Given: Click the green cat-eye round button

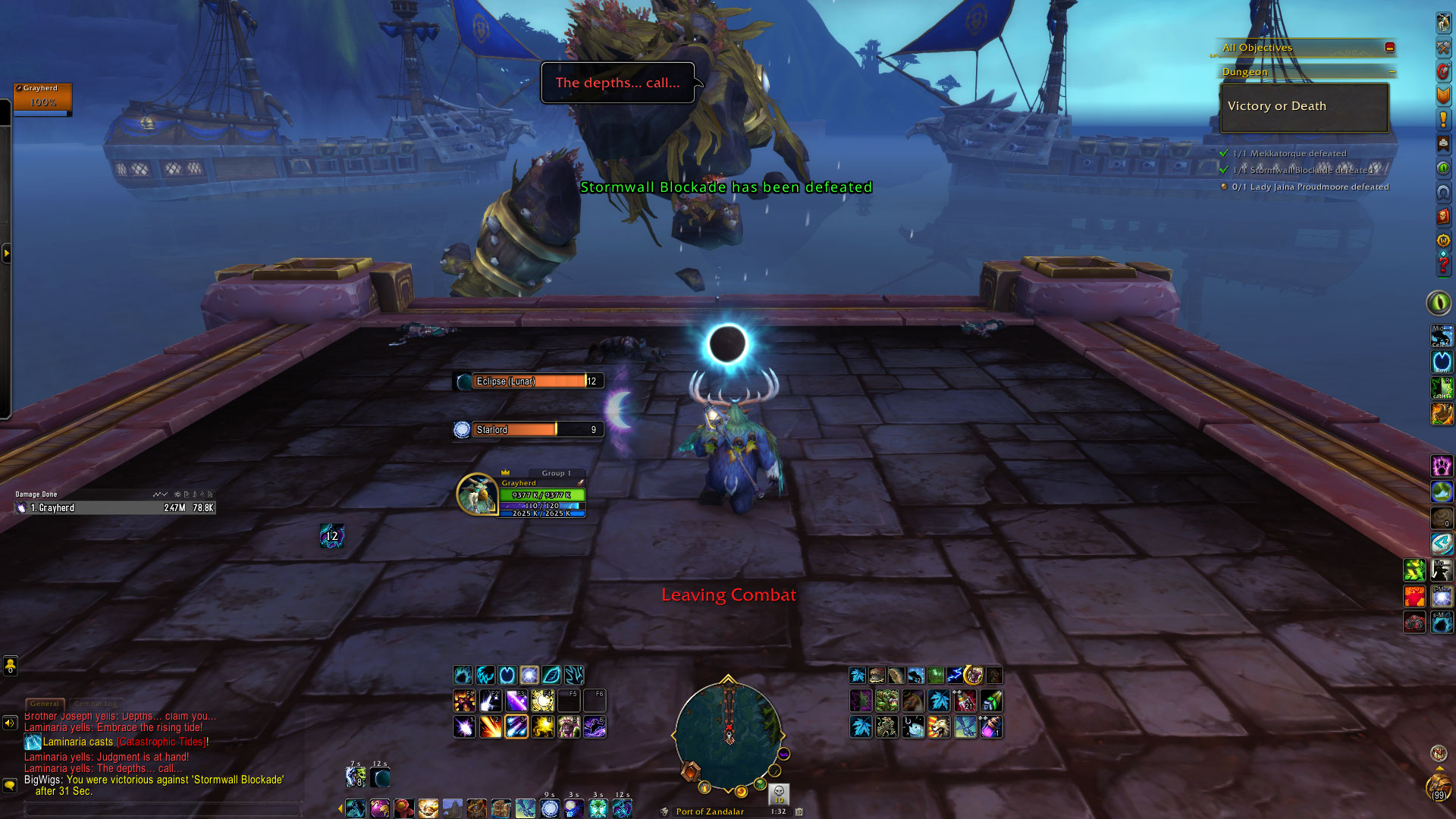Looking at the screenshot, I should click(x=1438, y=303).
